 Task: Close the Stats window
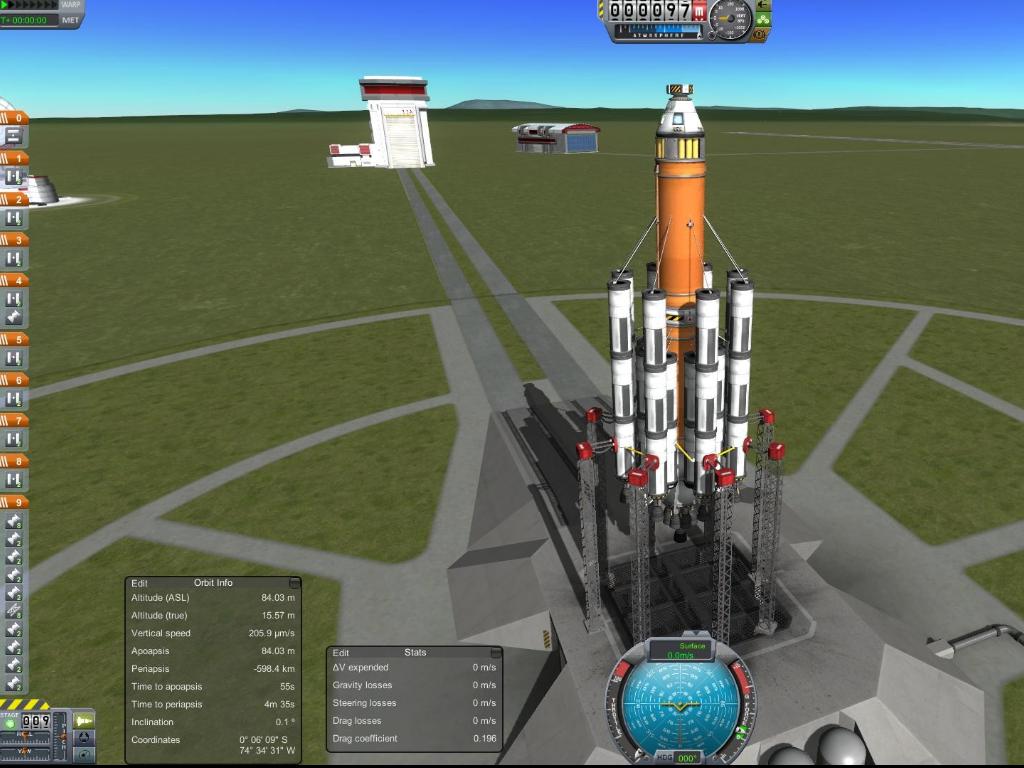click(495, 652)
